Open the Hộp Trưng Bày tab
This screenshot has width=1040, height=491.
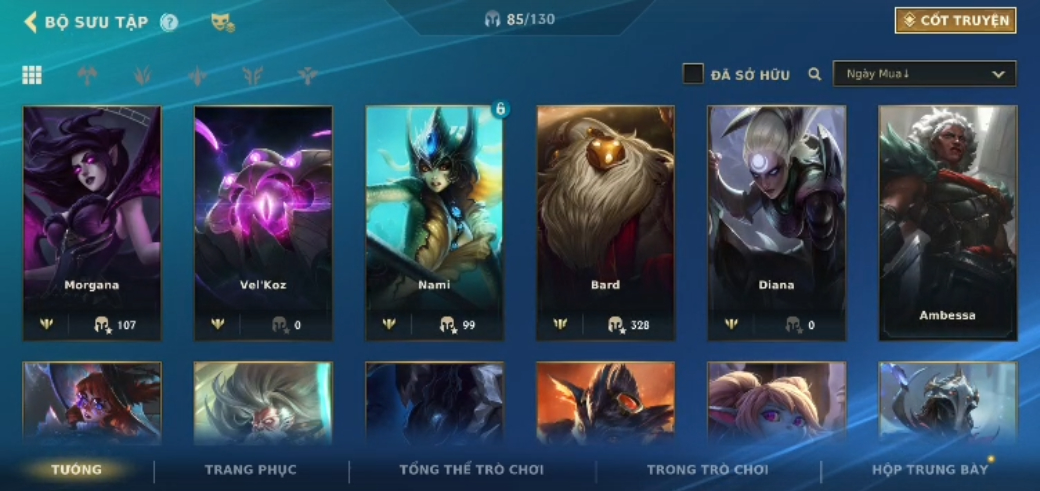point(929,470)
